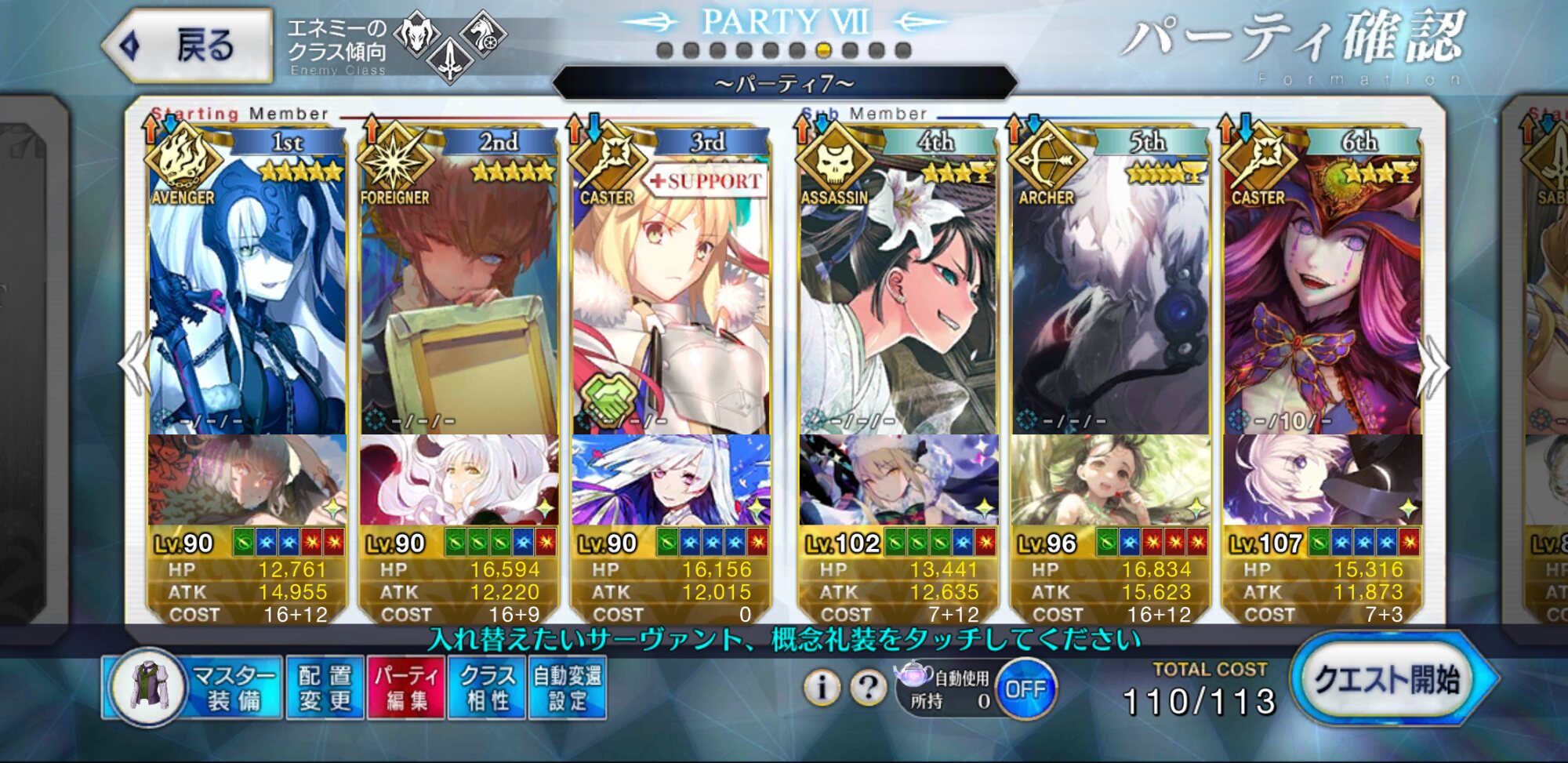Viewport: 1568px width, 763px height.
Task: Select the 1st slot Avenger servant
Action: (247, 298)
